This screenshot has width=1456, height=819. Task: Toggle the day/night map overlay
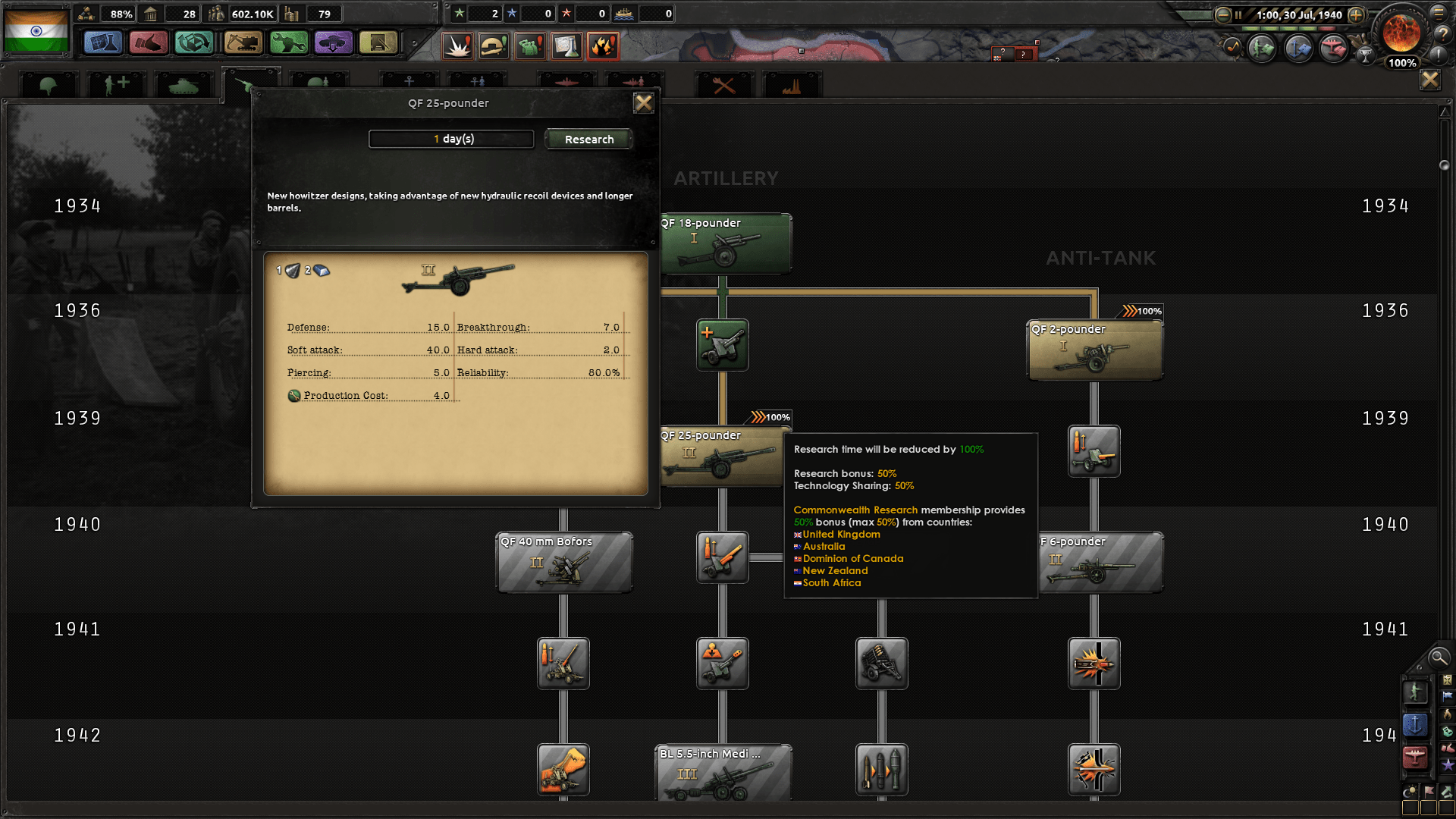1410,791
